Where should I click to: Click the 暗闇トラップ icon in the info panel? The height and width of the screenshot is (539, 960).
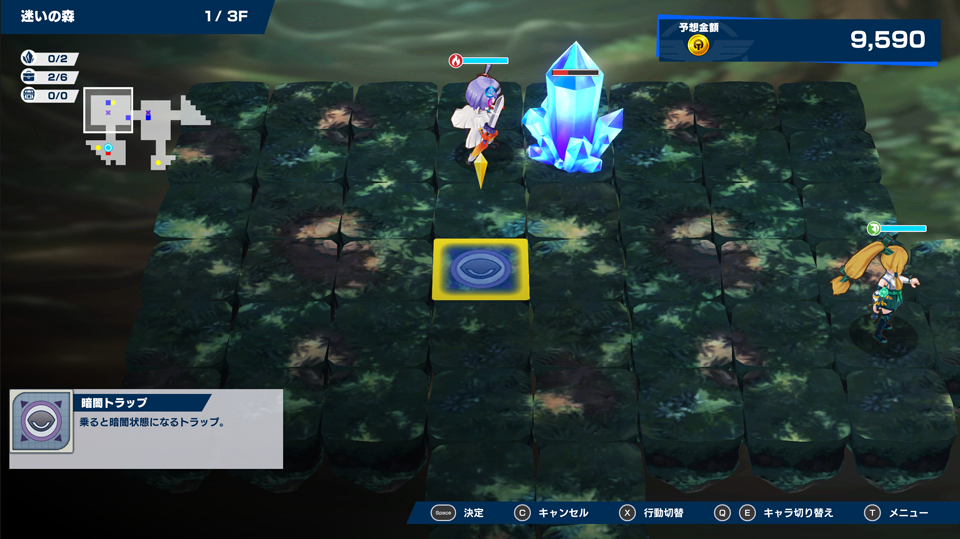pyautogui.click(x=42, y=422)
